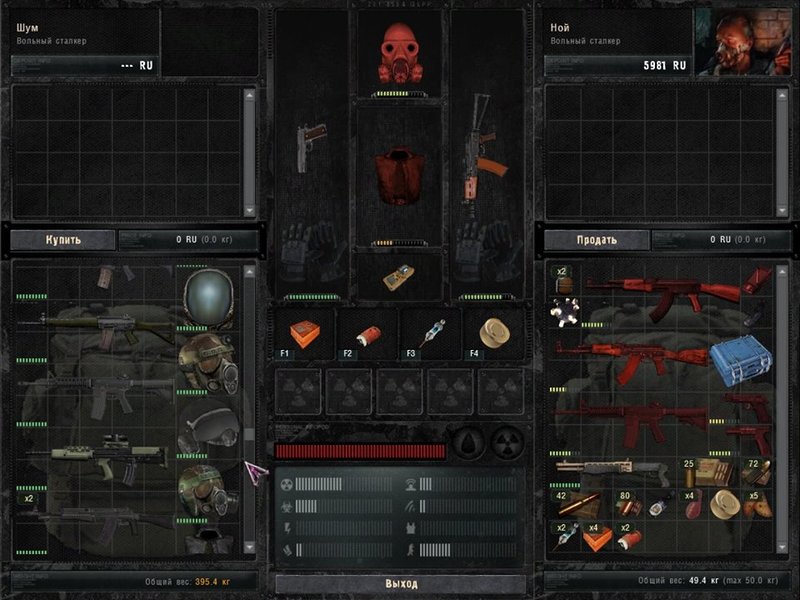Select the F4 quick slot bread
This screenshot has height=600, width=800.
491,332
